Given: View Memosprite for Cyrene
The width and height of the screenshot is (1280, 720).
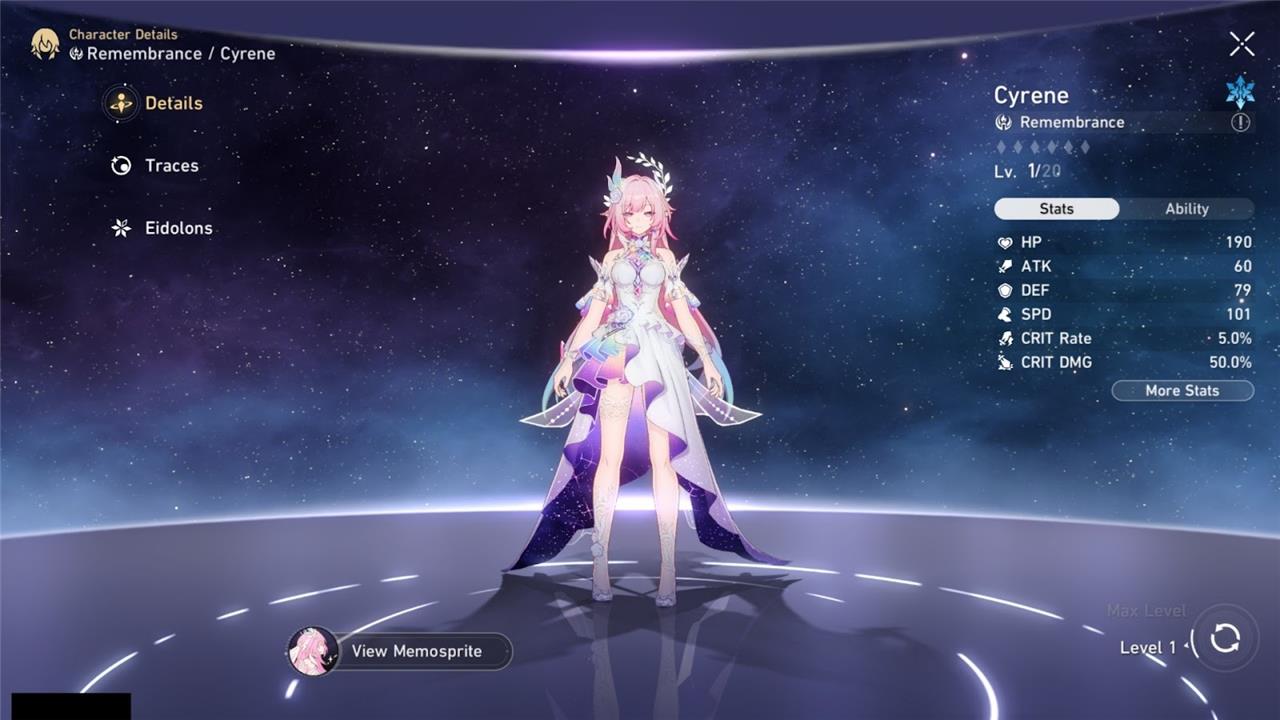Looking at the screenshot, I should tap(400, 651).
